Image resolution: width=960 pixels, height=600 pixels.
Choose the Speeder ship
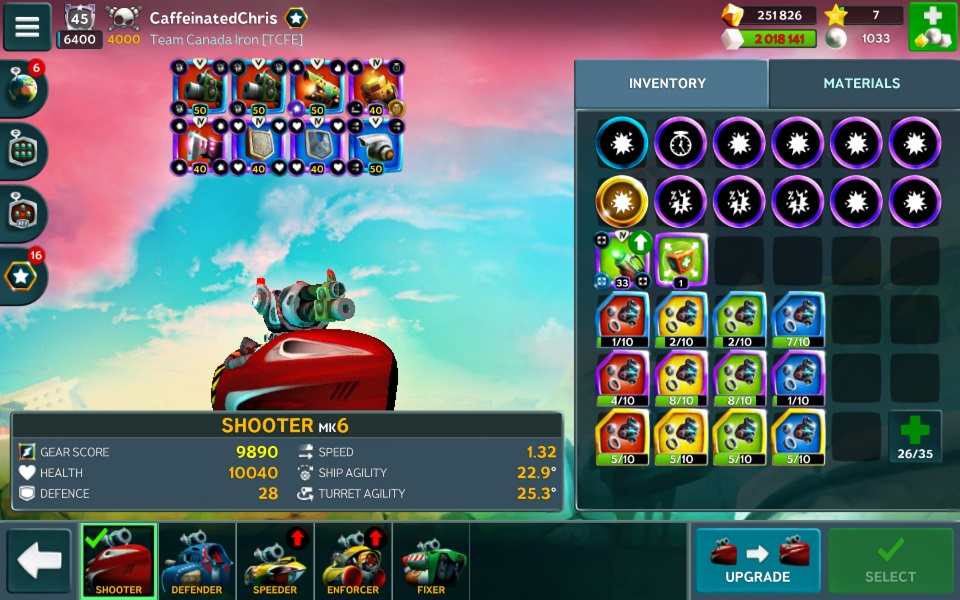275,561
